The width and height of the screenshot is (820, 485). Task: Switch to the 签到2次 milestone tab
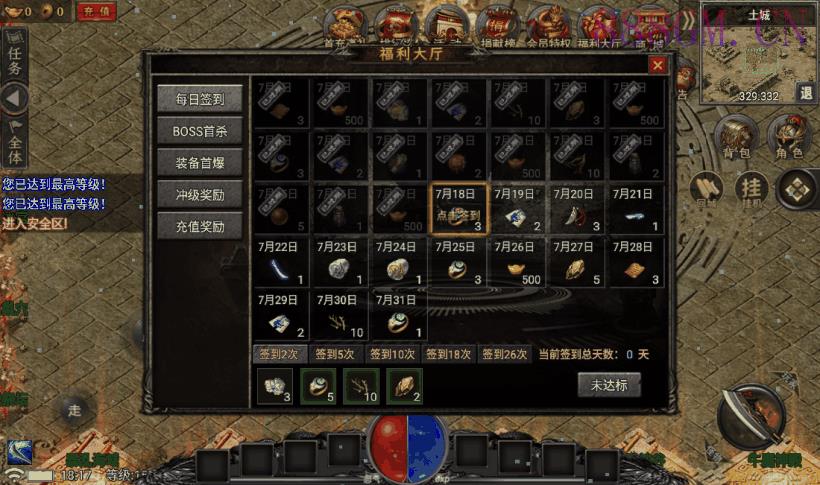click(x=278, y=354)
